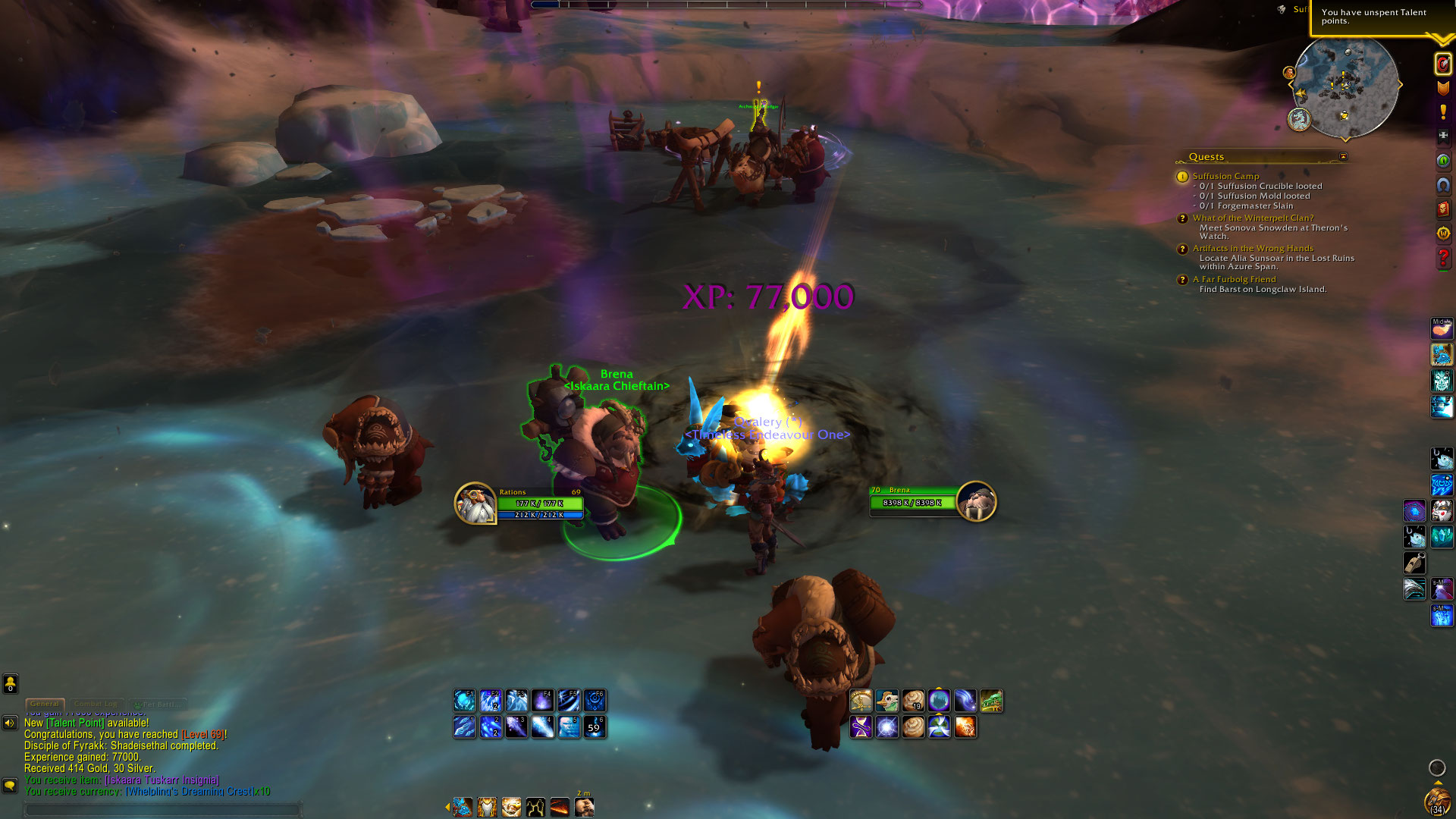Cast the fiery orange spell icon
This screenshot has height=819, width=1456.
point(965,727)
